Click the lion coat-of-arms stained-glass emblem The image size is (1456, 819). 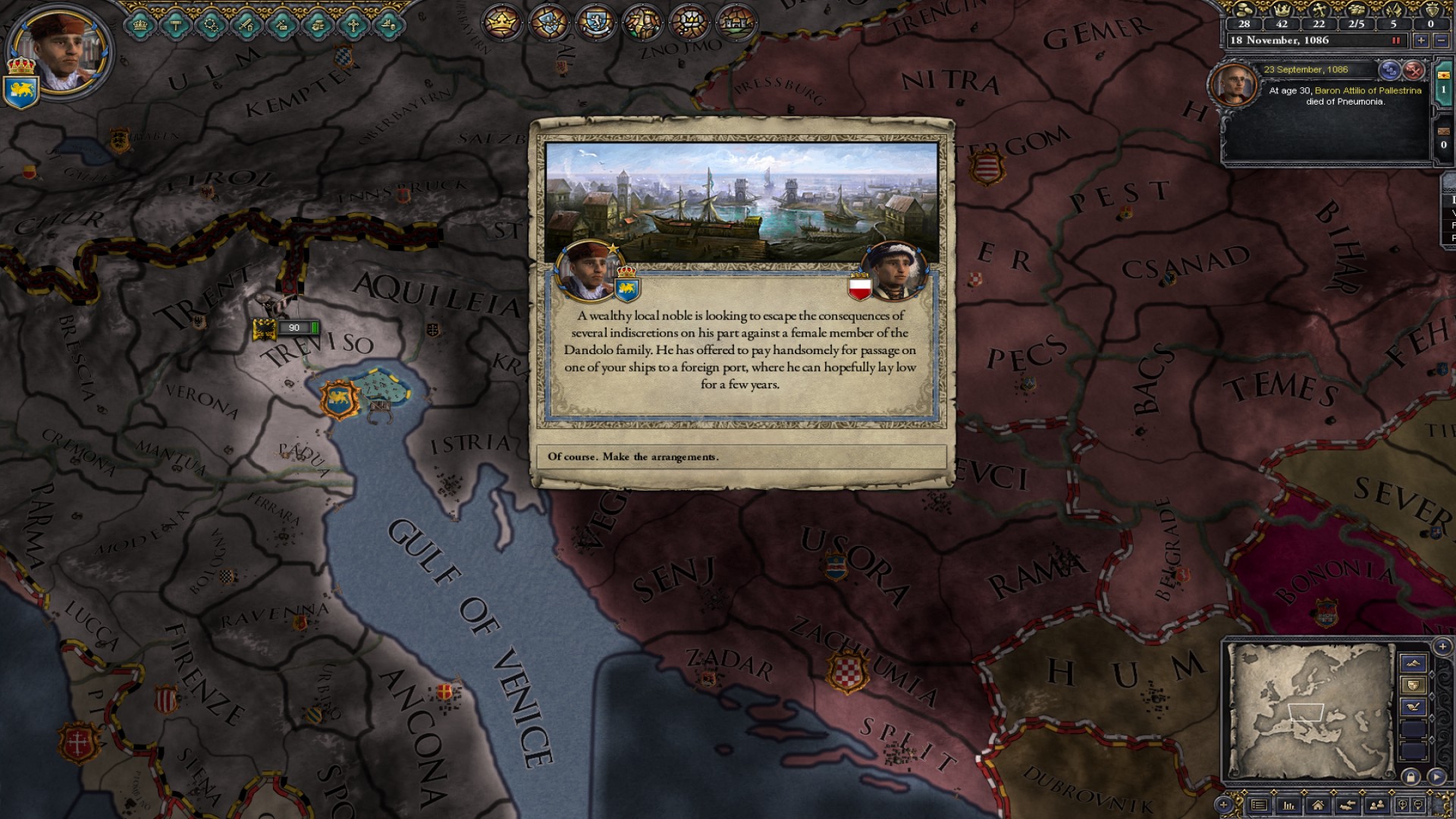pos(596,23)
